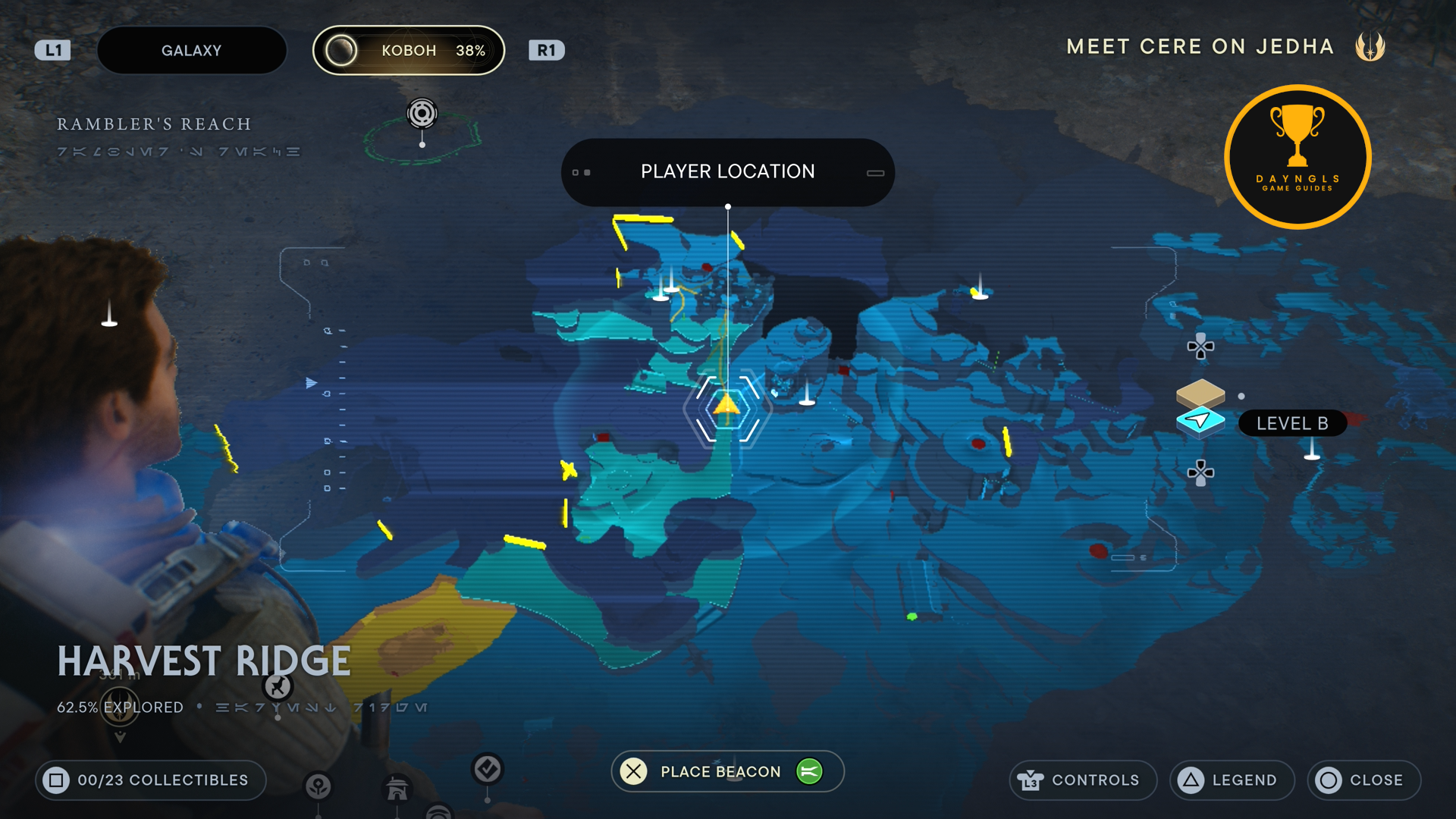Select the green dot marker on map
The height and width of the screenshot is (819, 1456).
[x=912, y=617]
